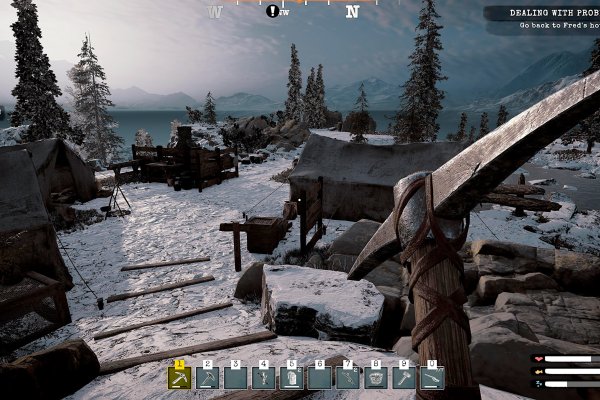Click the quest marker on the compass
Screen dimensions: 600x400
273,11
